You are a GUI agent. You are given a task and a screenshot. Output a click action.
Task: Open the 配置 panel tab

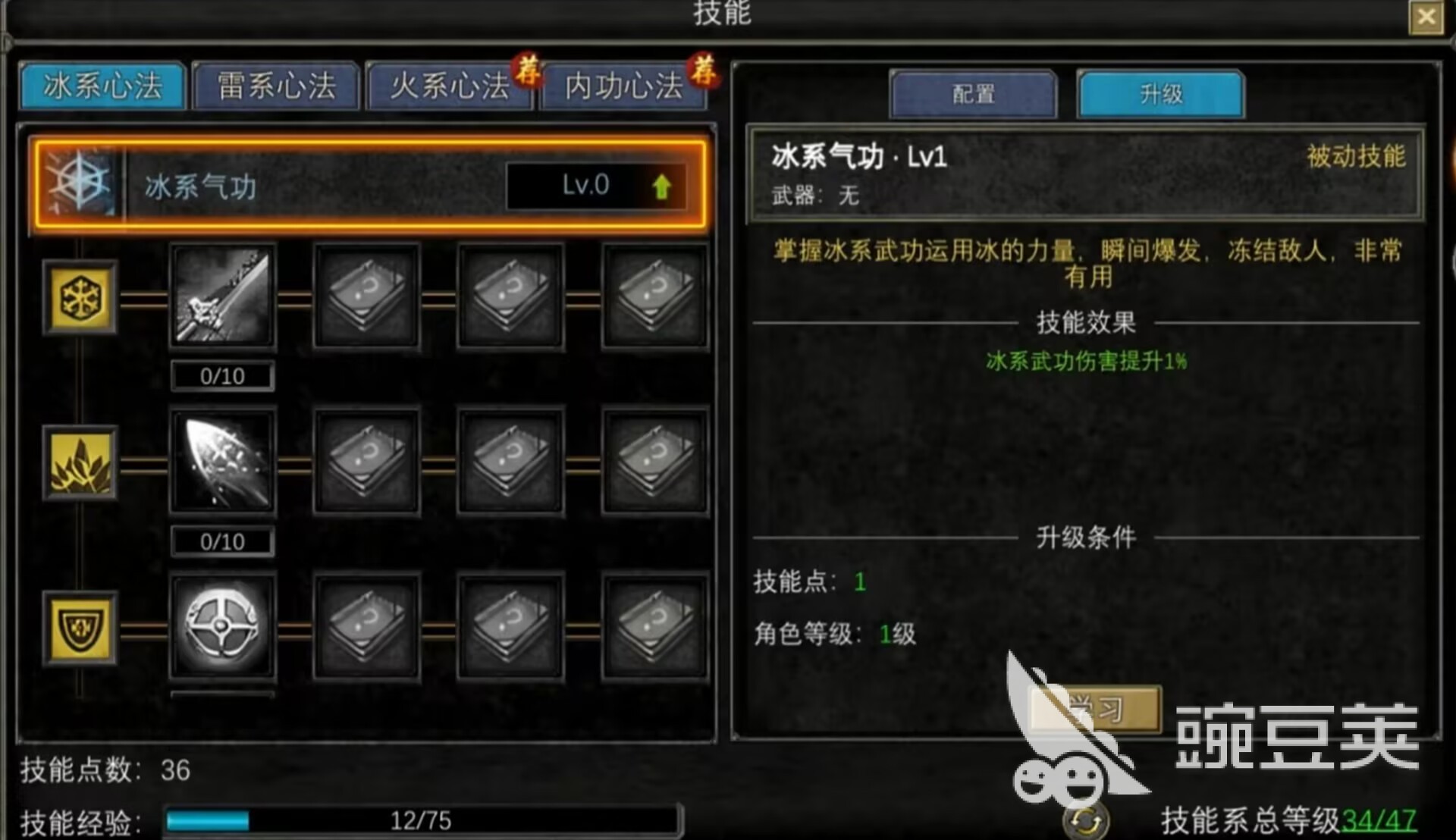point(974,93)
